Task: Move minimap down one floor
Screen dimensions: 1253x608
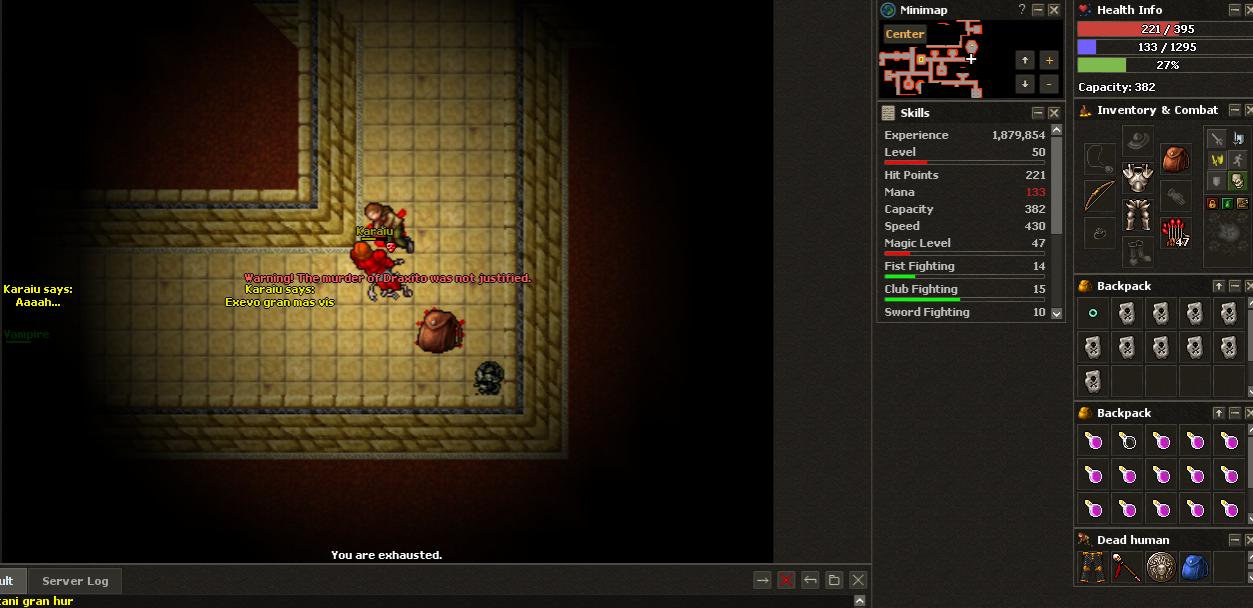Action: [x=1024, y=85]
